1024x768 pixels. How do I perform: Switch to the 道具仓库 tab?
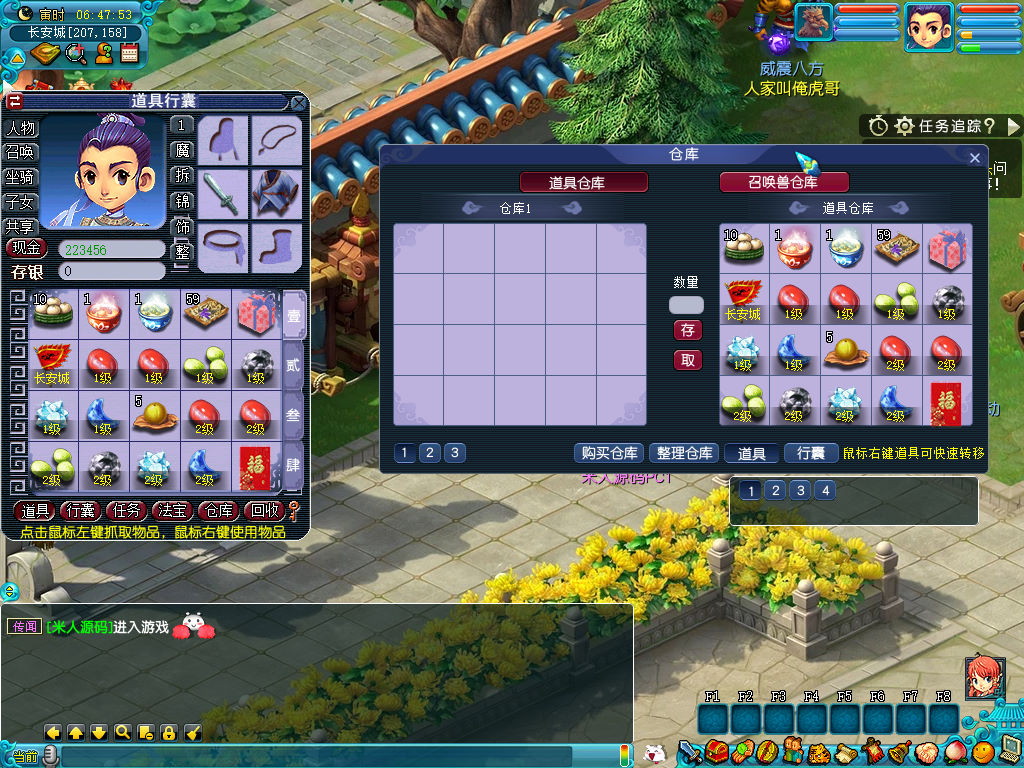584,182
